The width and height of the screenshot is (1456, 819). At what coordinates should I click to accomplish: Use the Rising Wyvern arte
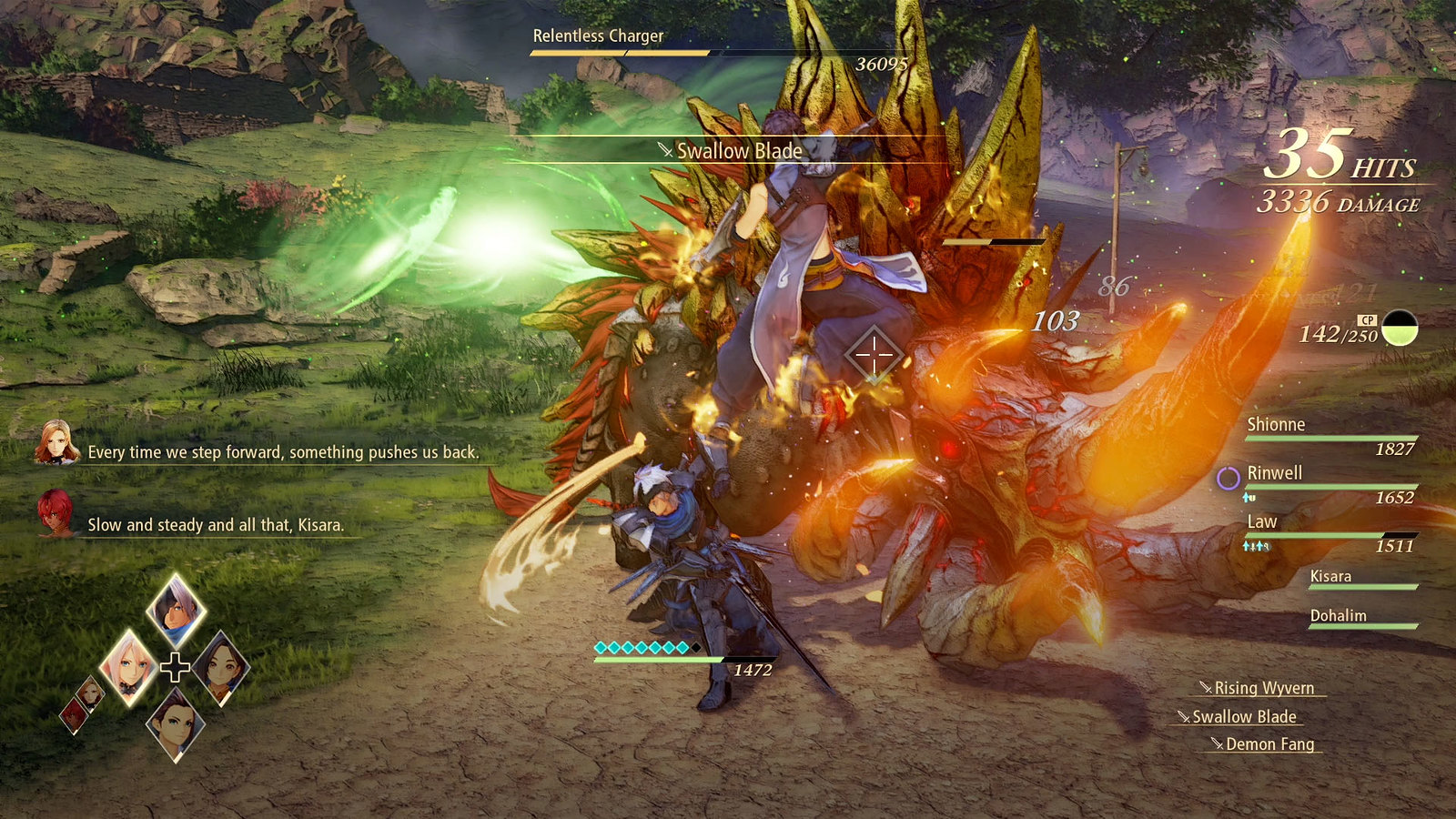click(x=1263, y=688)
